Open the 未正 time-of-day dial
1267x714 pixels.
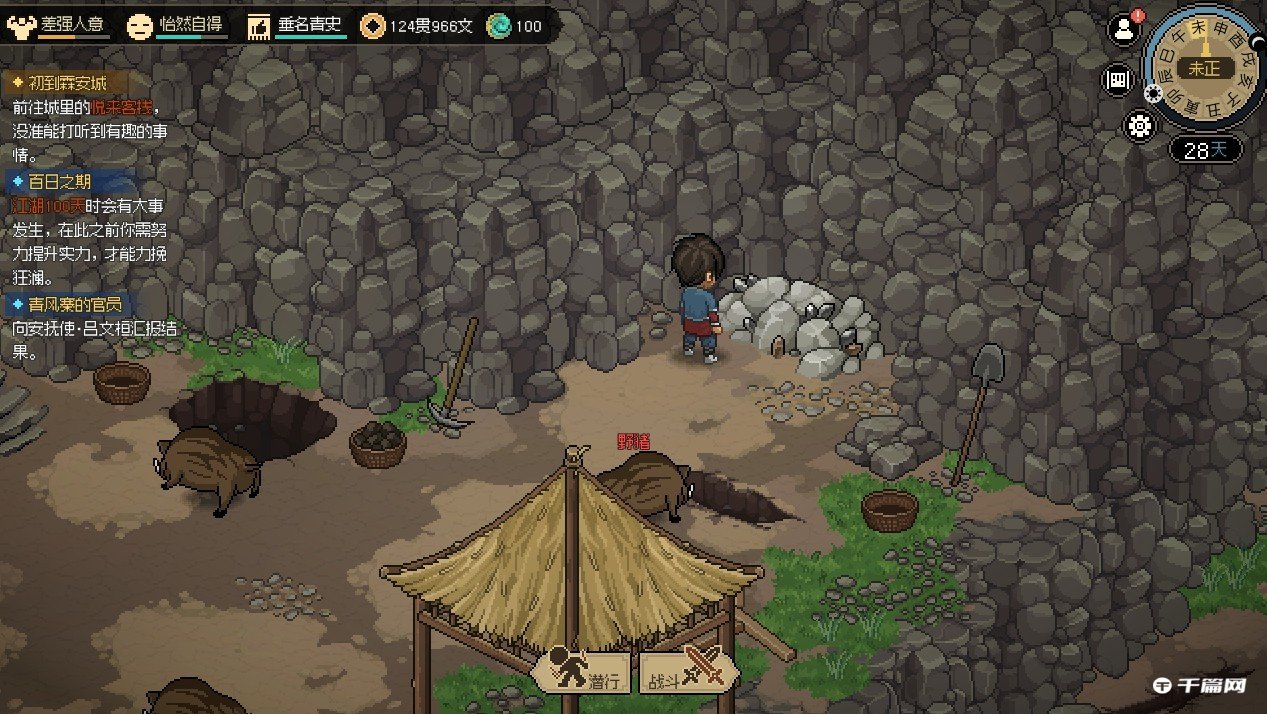1204,68
